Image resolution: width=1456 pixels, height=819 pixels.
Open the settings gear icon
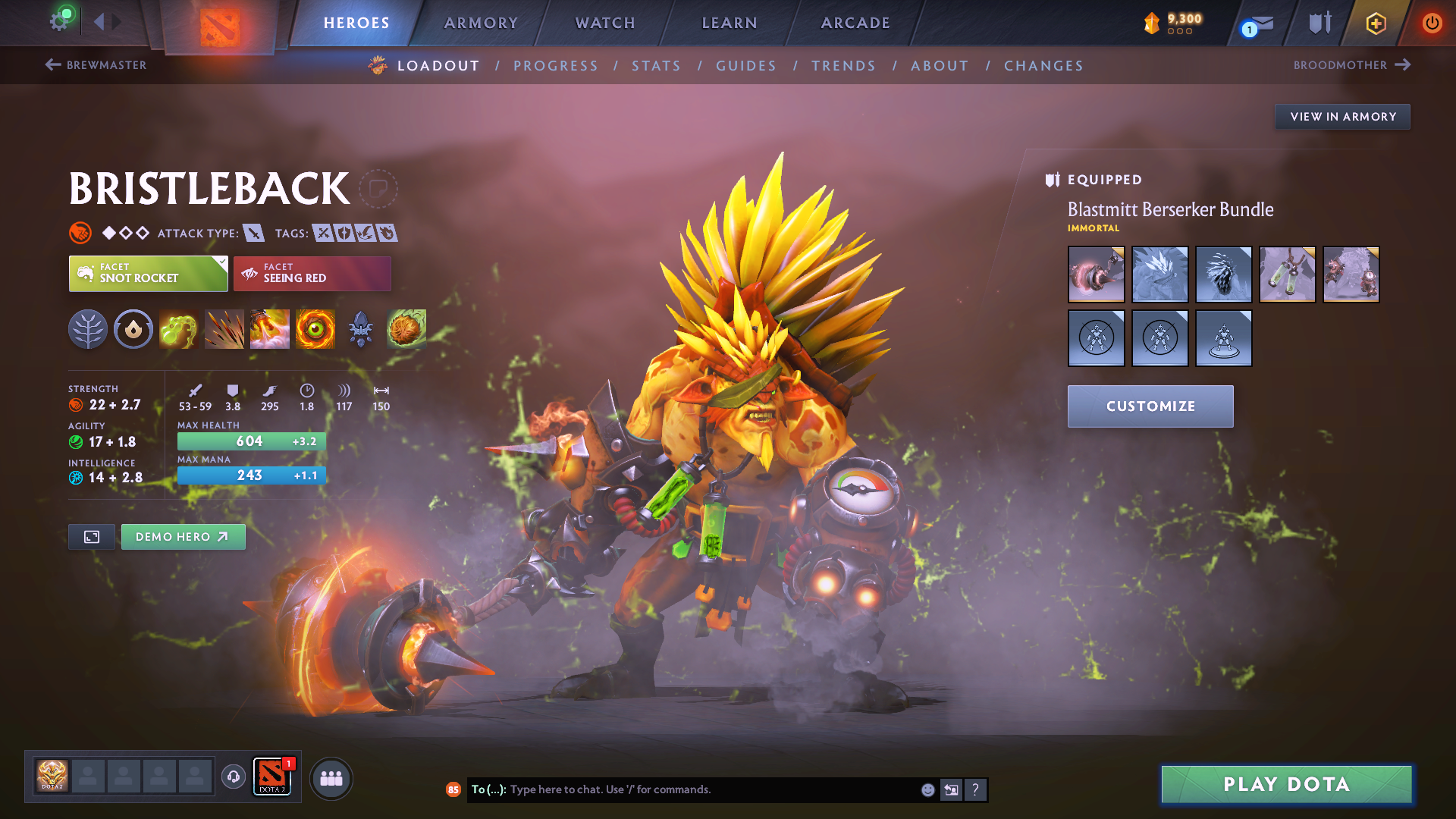click(59, 21)
